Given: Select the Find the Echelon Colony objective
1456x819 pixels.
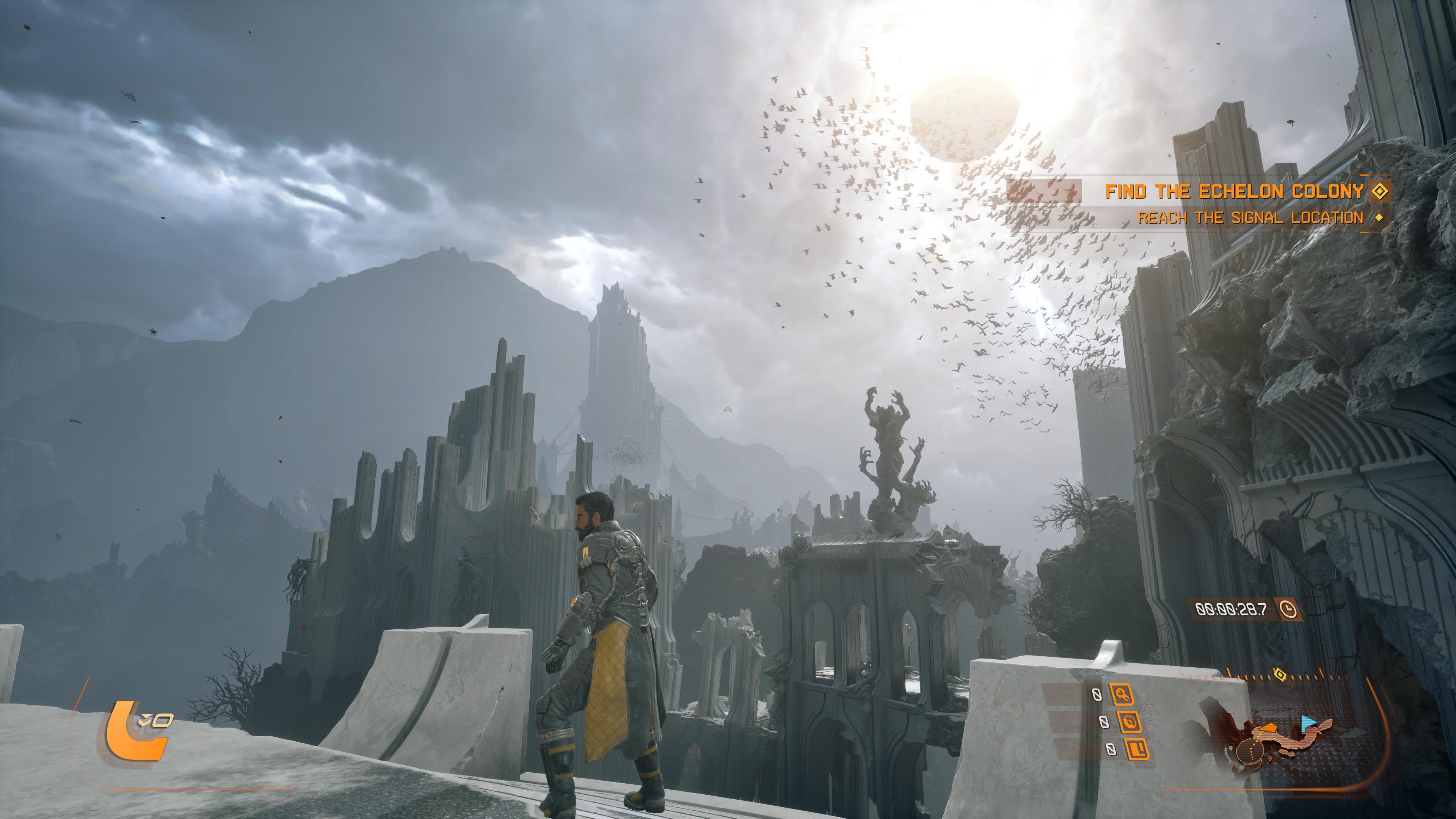Looking at the screenshot, I should click(x=1234, y=191).
